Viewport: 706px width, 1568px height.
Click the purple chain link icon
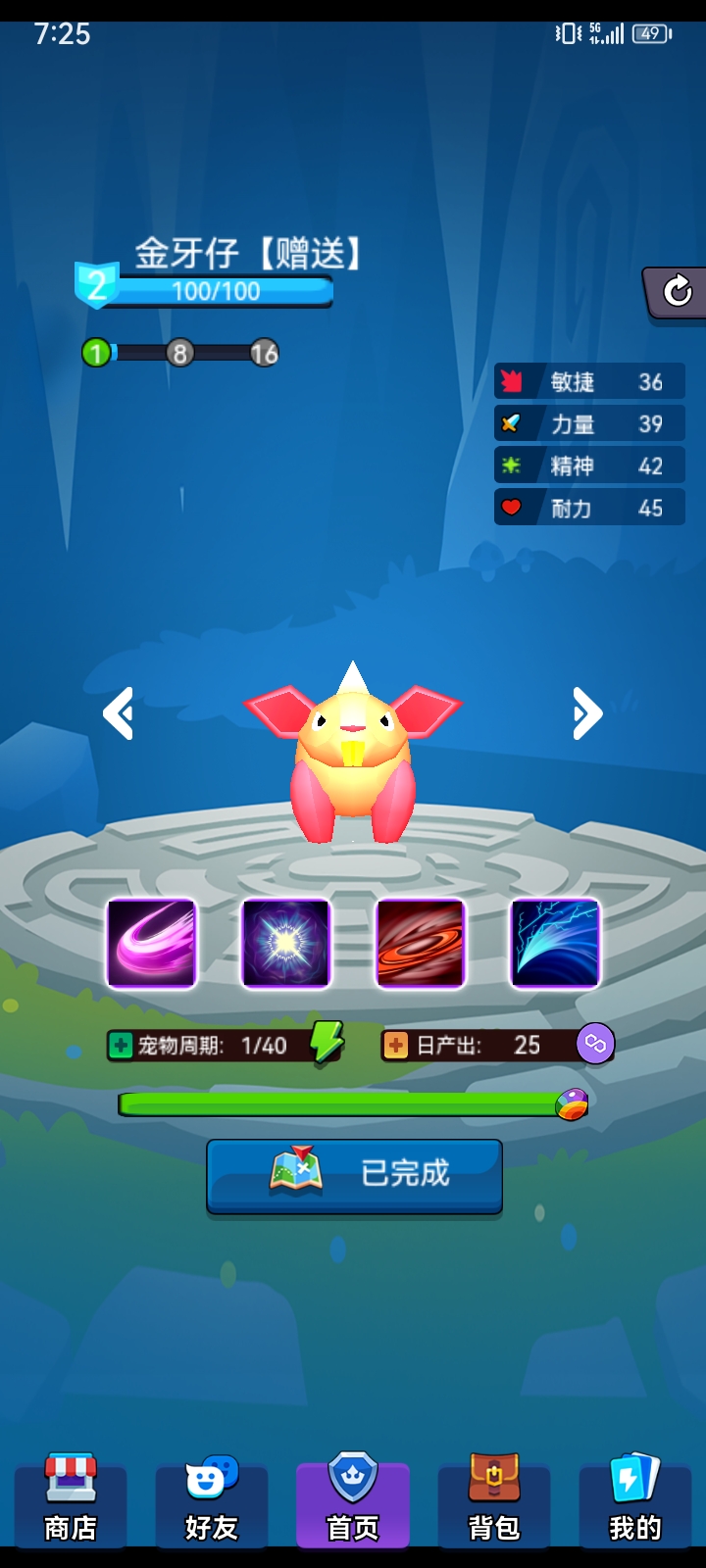pyautogui.click(x=595, y=1045)
